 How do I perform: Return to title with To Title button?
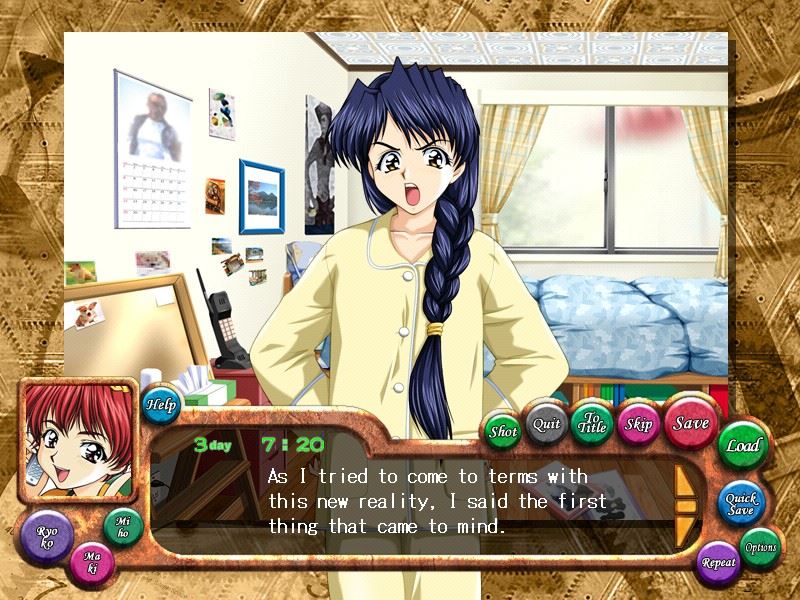coord(592,423)
